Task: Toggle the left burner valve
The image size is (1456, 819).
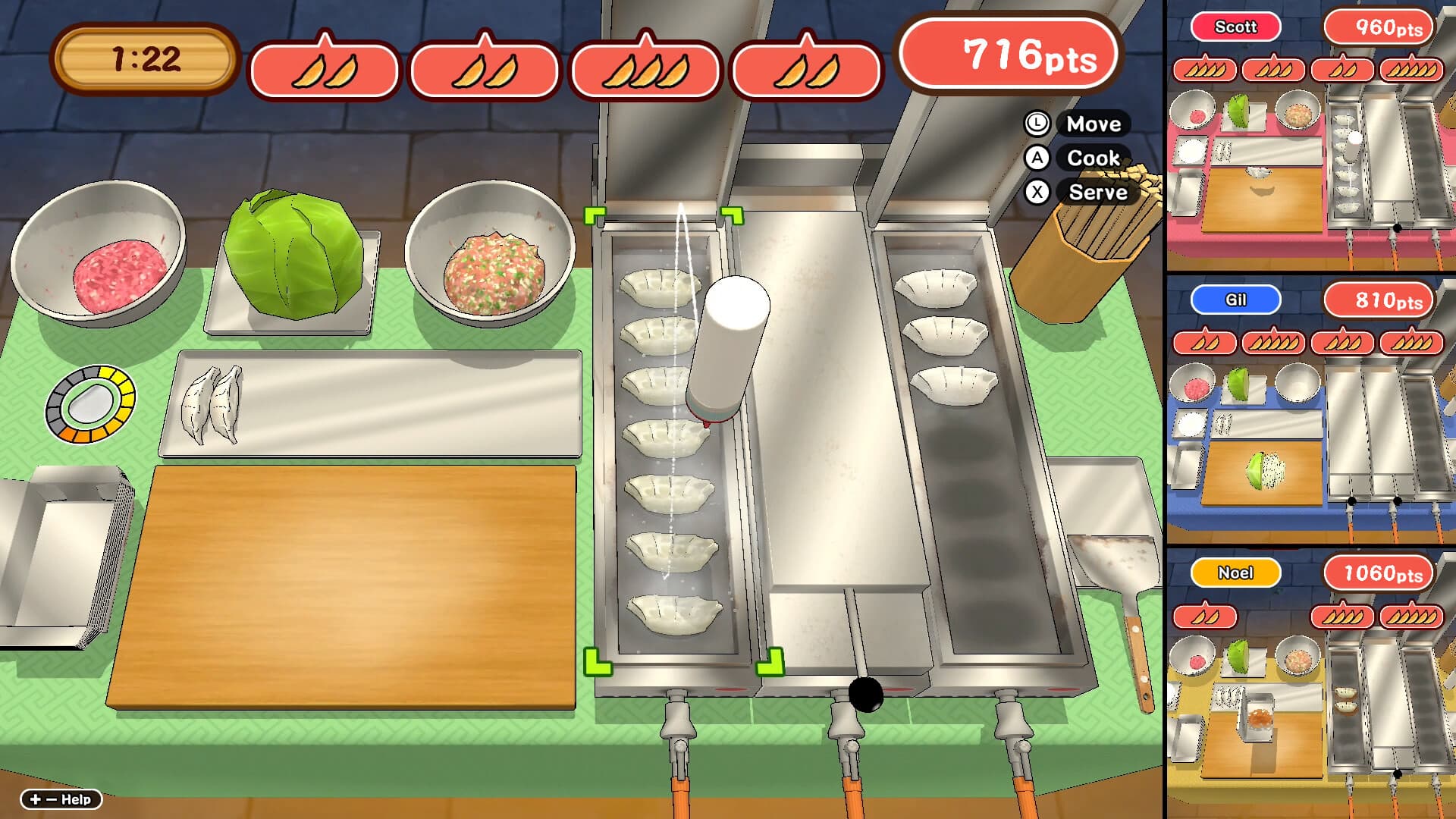Action: click(679, 720)
